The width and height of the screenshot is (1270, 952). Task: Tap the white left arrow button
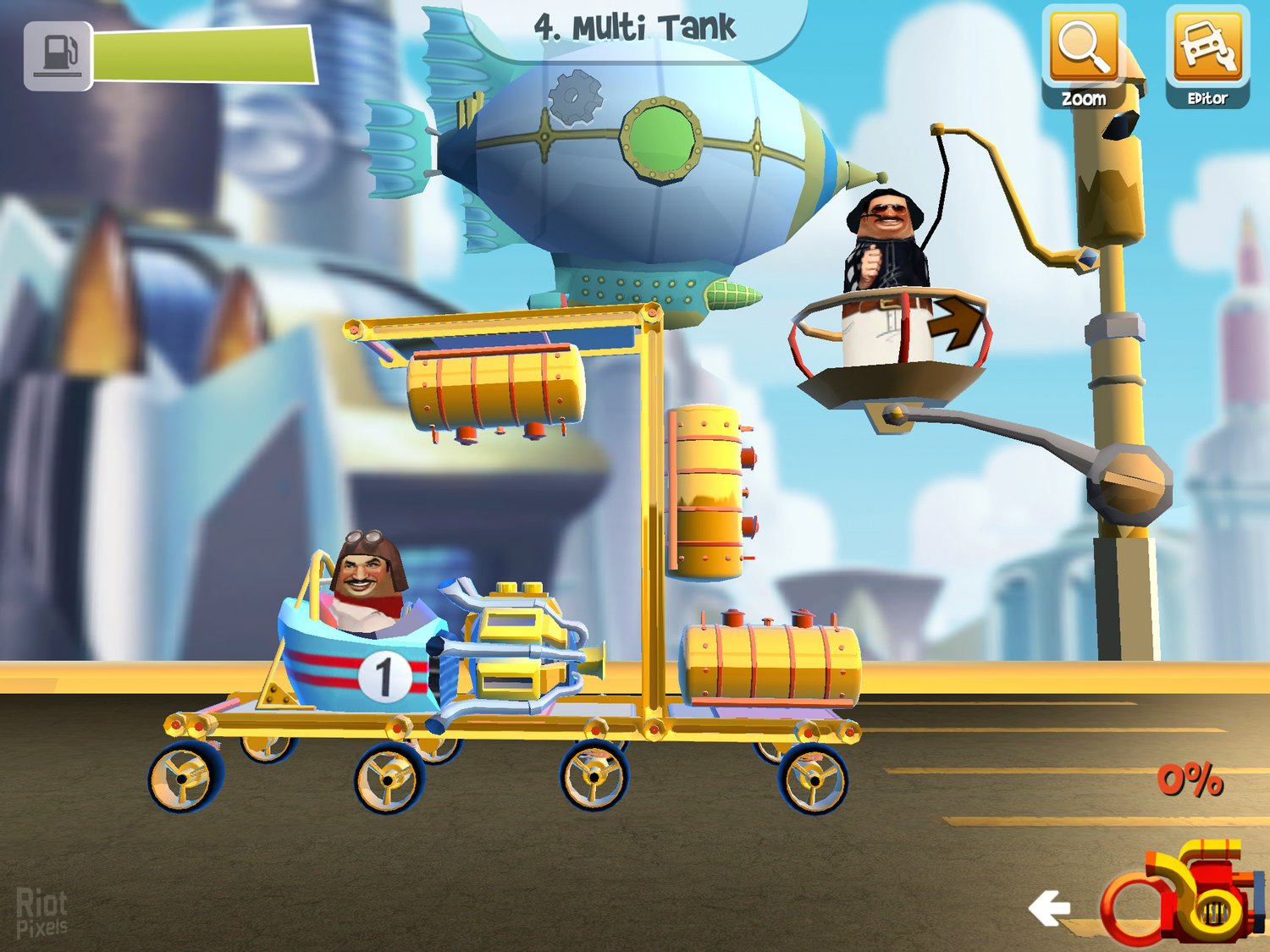[1050, 908]
